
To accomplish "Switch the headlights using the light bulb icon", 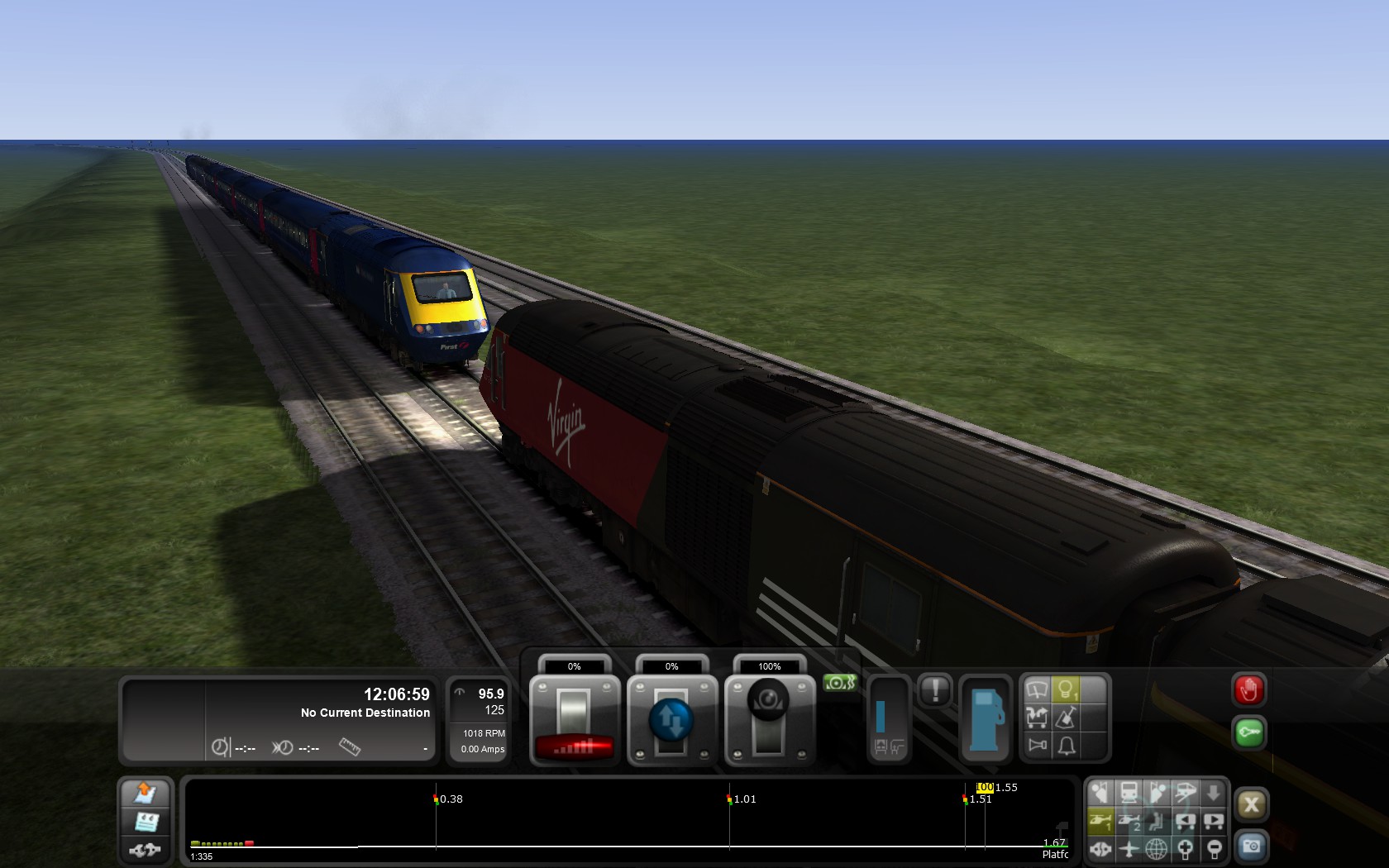I will (1066, 689).
